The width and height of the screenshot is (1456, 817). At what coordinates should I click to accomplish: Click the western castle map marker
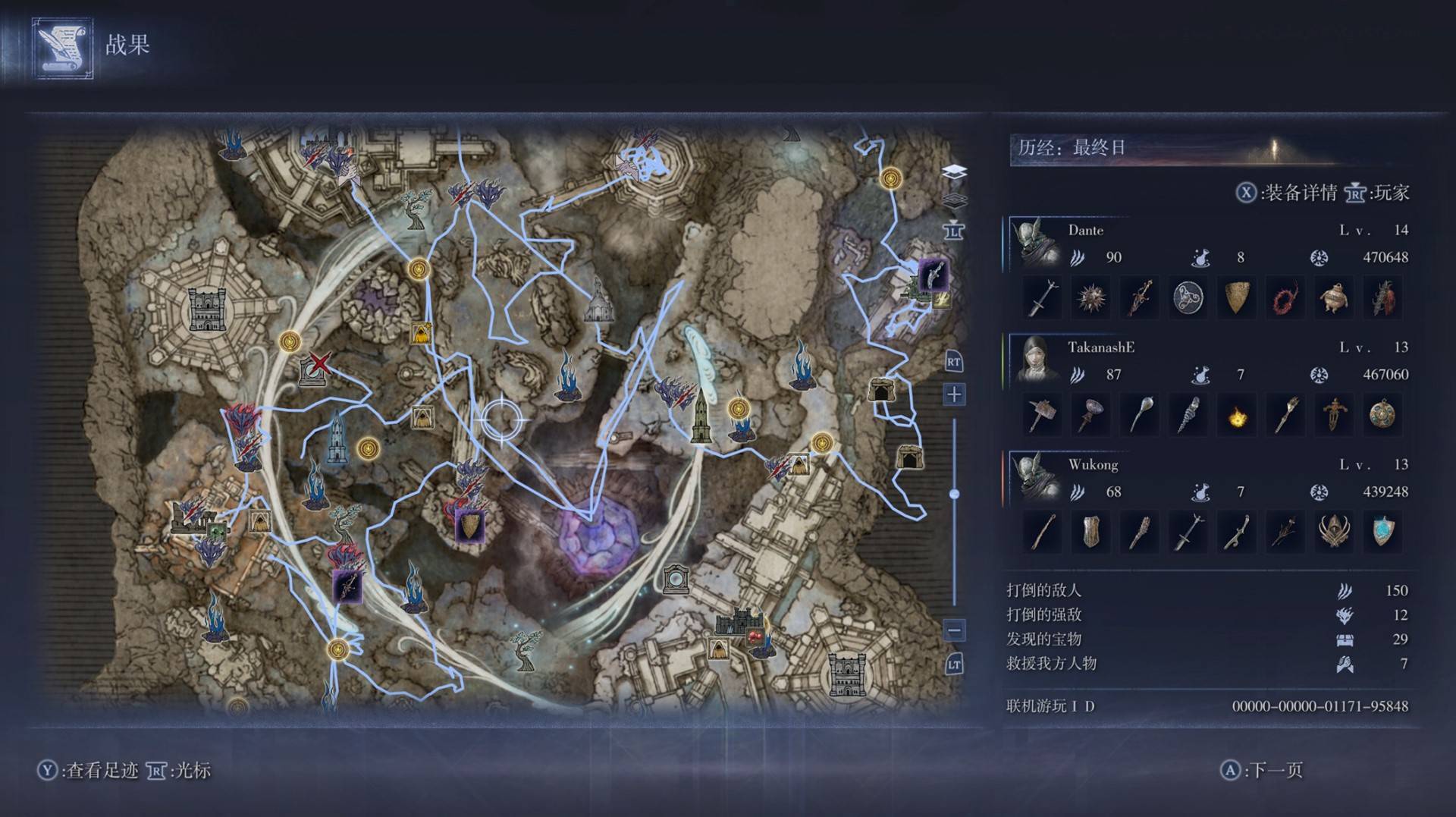point(205,309)
